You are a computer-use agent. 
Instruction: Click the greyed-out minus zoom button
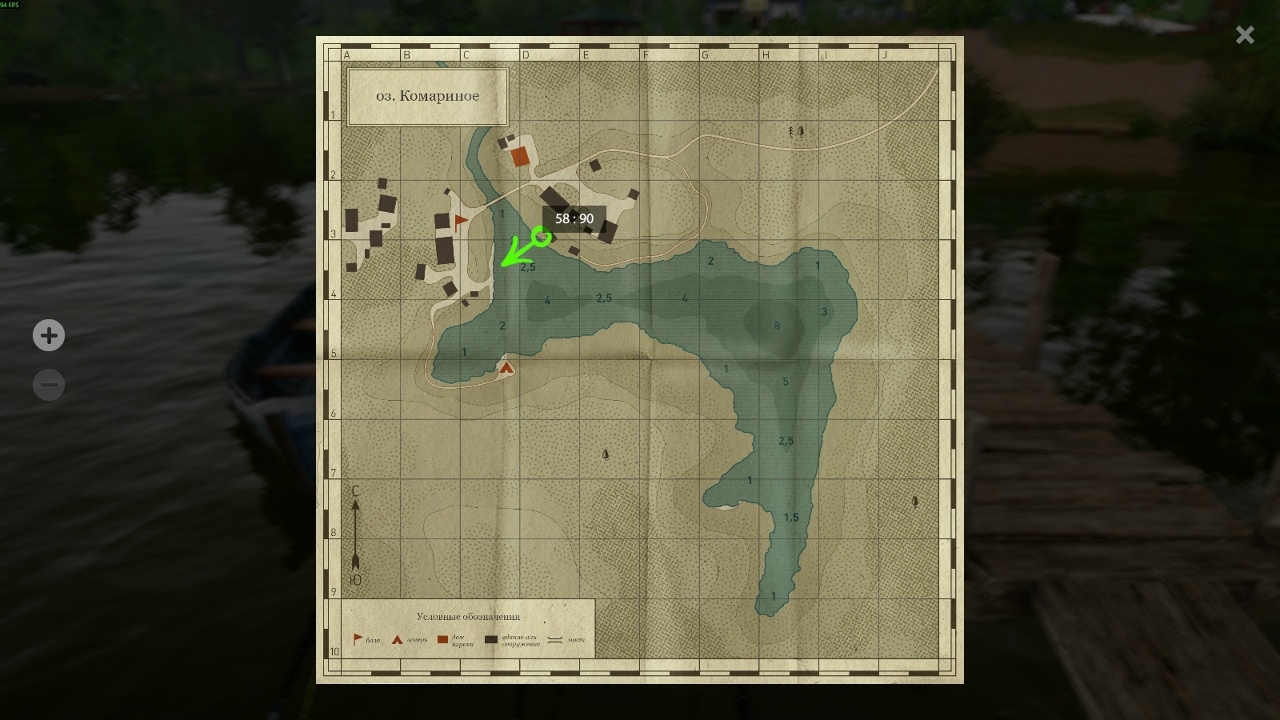coord(49,385)
